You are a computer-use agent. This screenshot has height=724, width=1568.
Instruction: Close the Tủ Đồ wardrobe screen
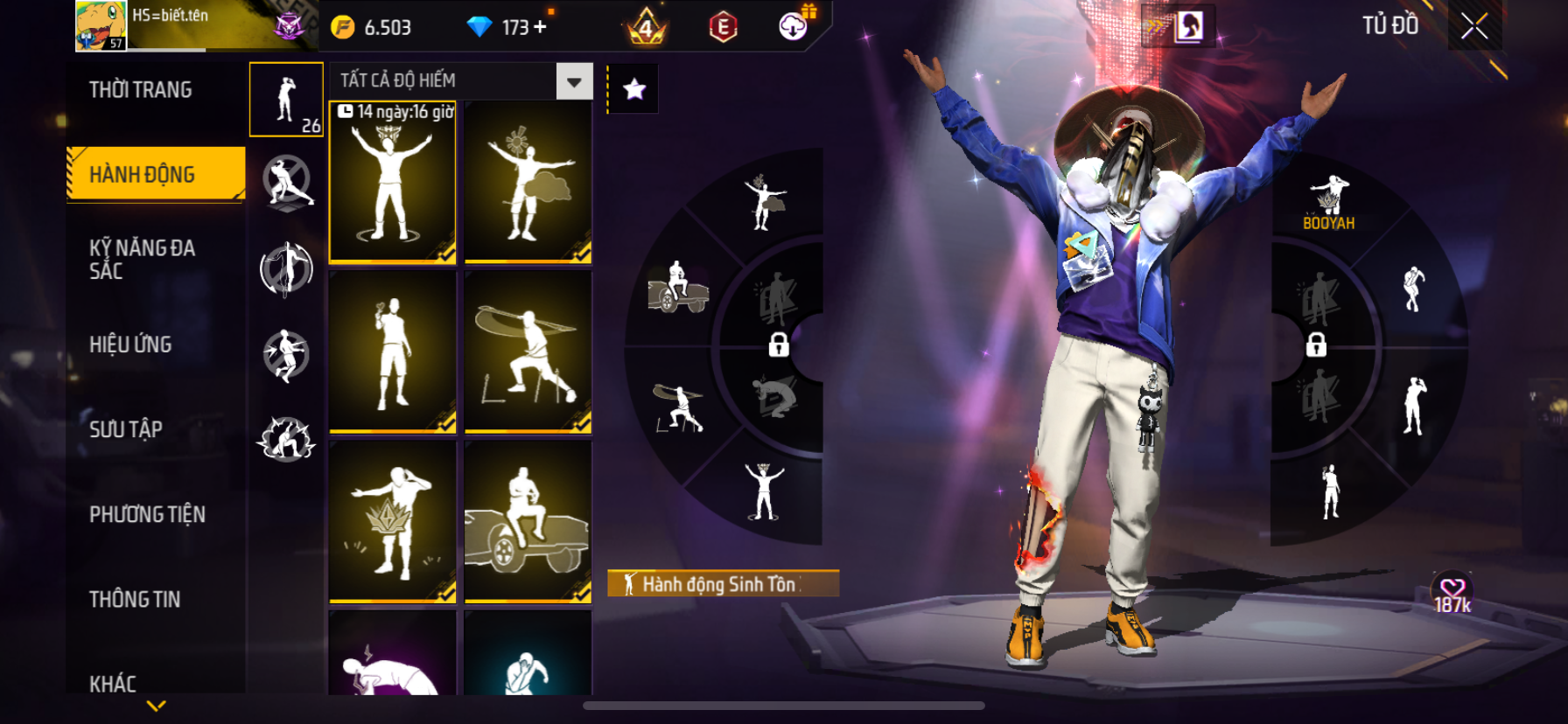tap(1474, 26)
